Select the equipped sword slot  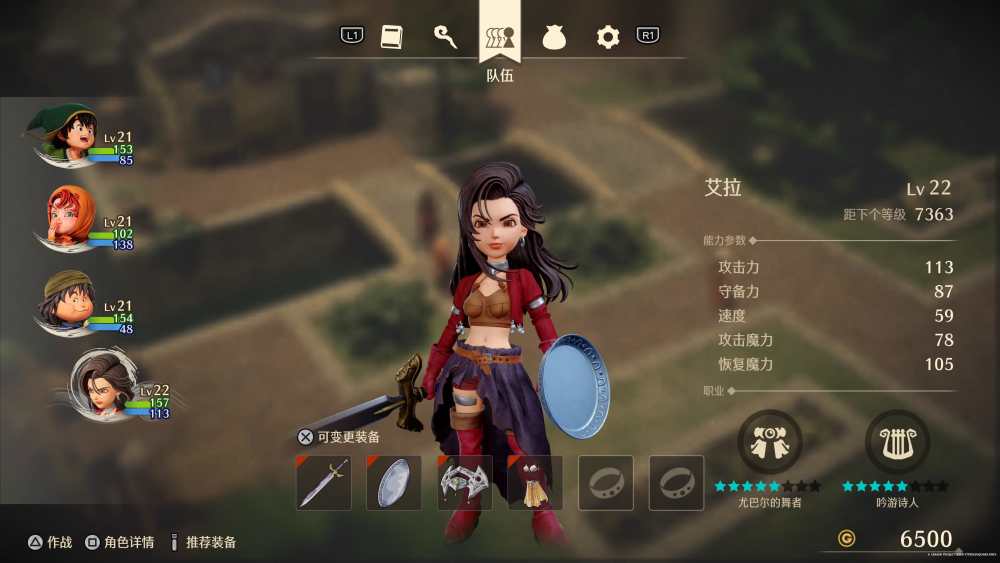pyautogui.click(x=324, y=483)
